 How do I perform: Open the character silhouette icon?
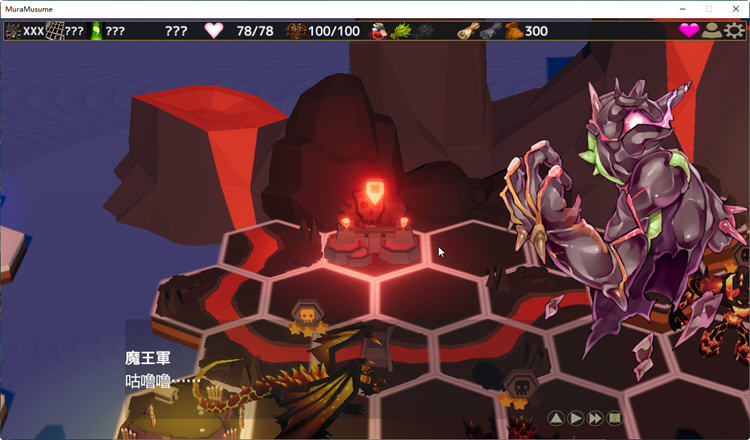click(x=711, y=30)
